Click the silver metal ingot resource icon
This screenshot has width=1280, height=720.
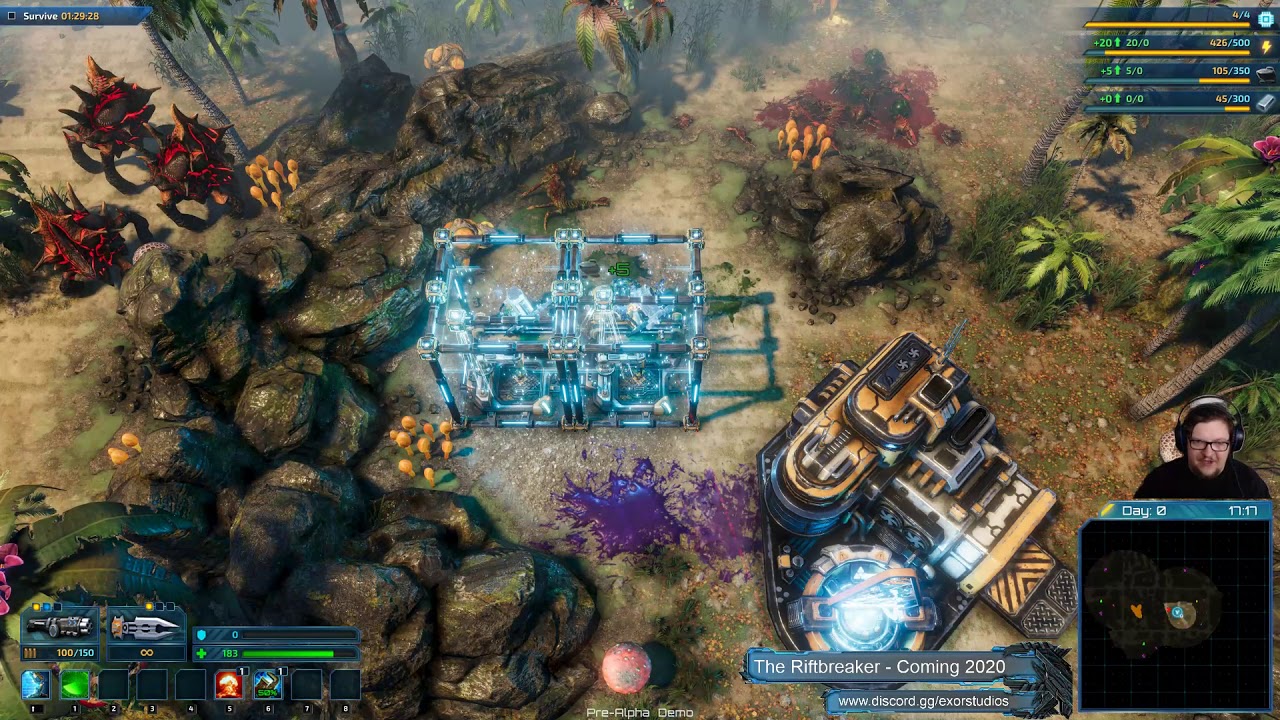[1266, 101]
